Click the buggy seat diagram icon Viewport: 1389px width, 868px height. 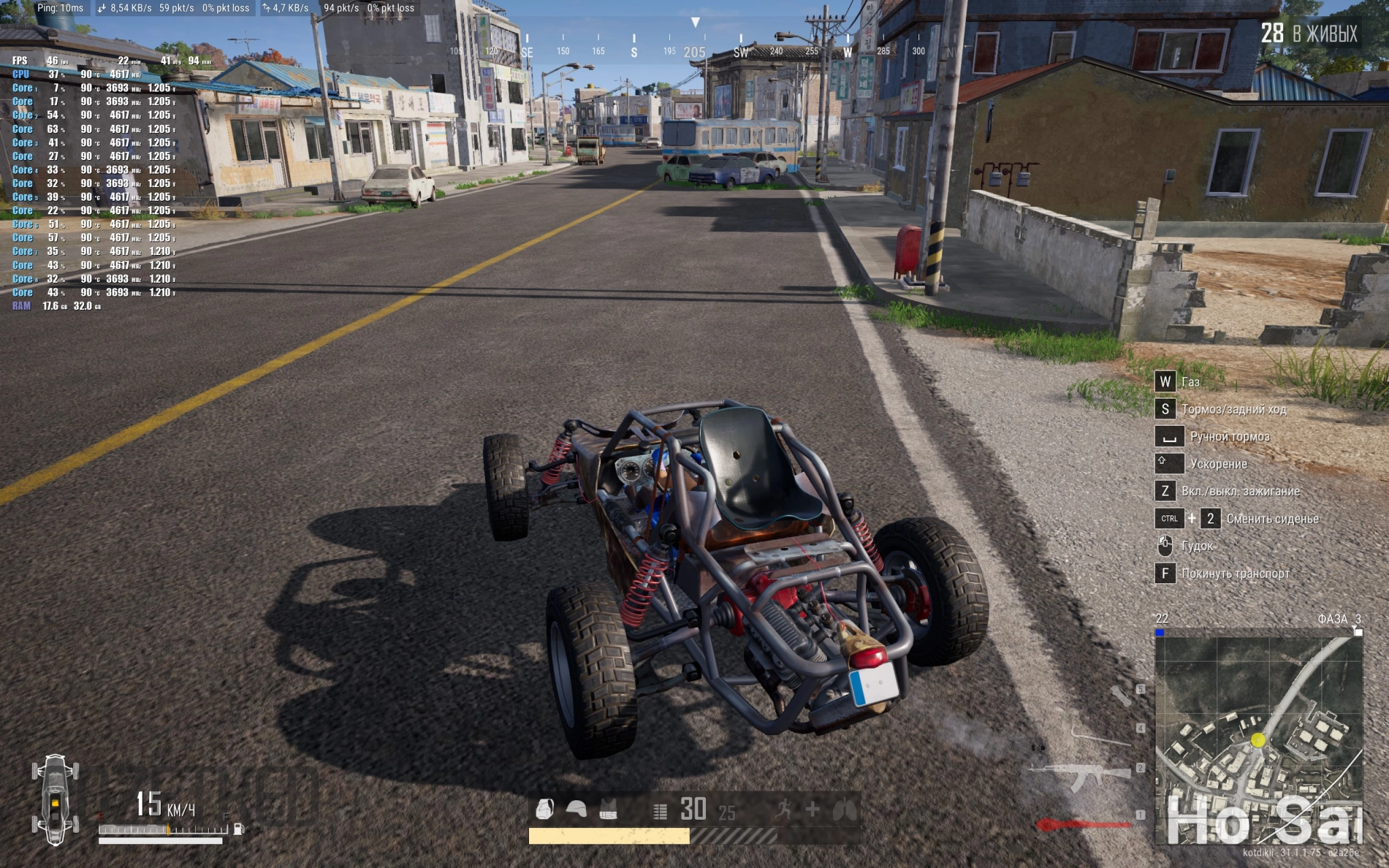[55, 799]
